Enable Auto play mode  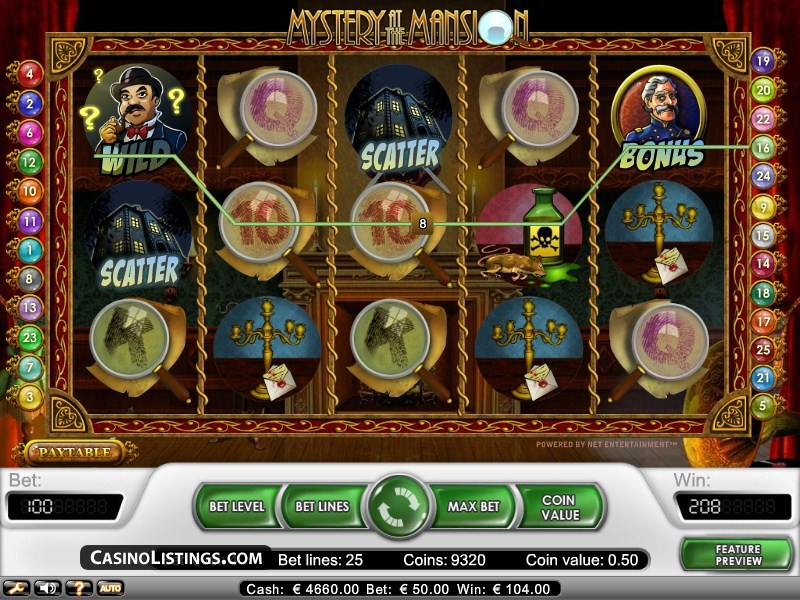(x=110, y=588)
